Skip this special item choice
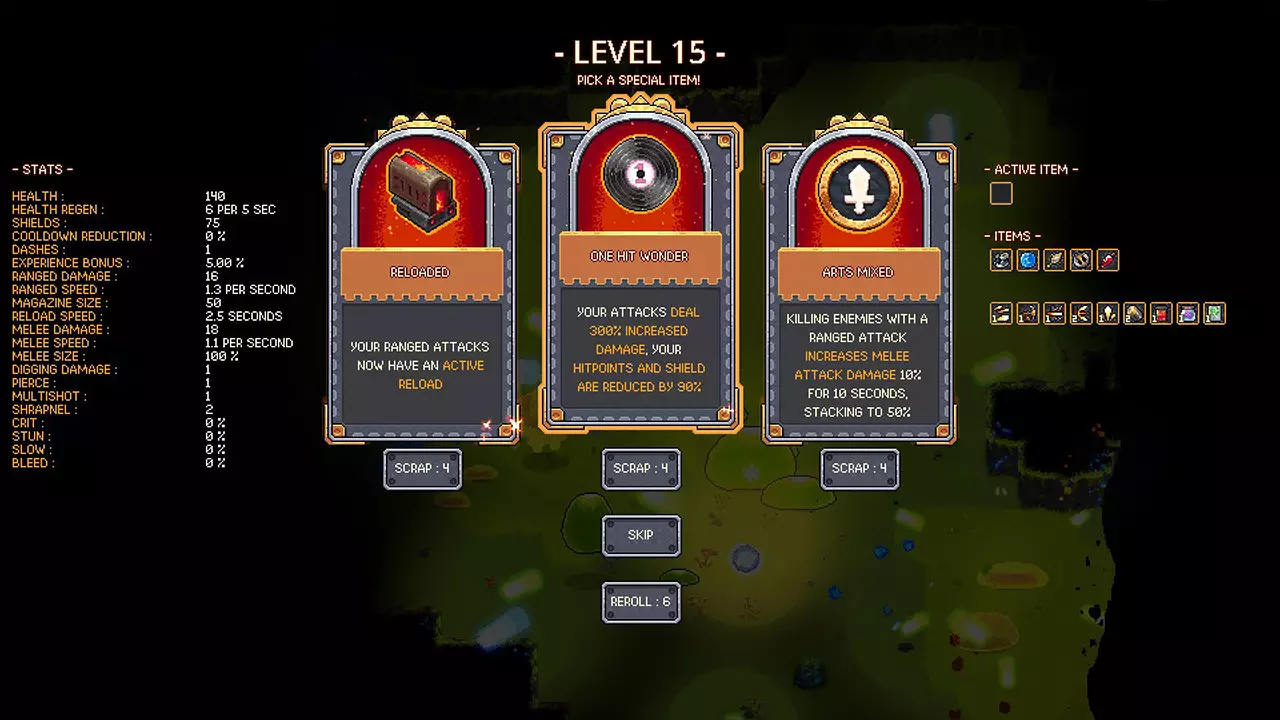Screen dimensions: 1280x720 coord(641,535)
